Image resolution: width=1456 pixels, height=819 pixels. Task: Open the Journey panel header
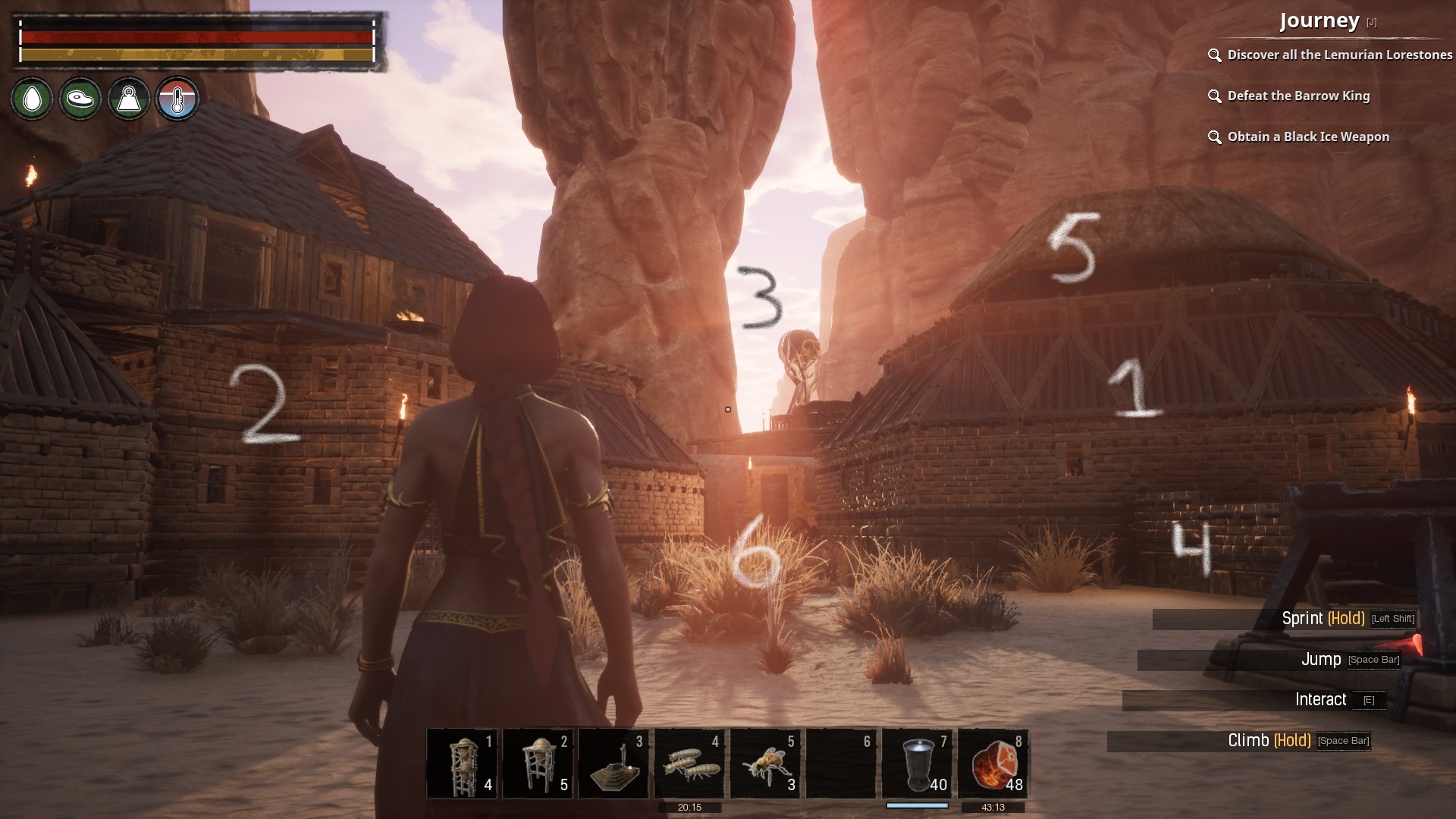click(1319, 21)
